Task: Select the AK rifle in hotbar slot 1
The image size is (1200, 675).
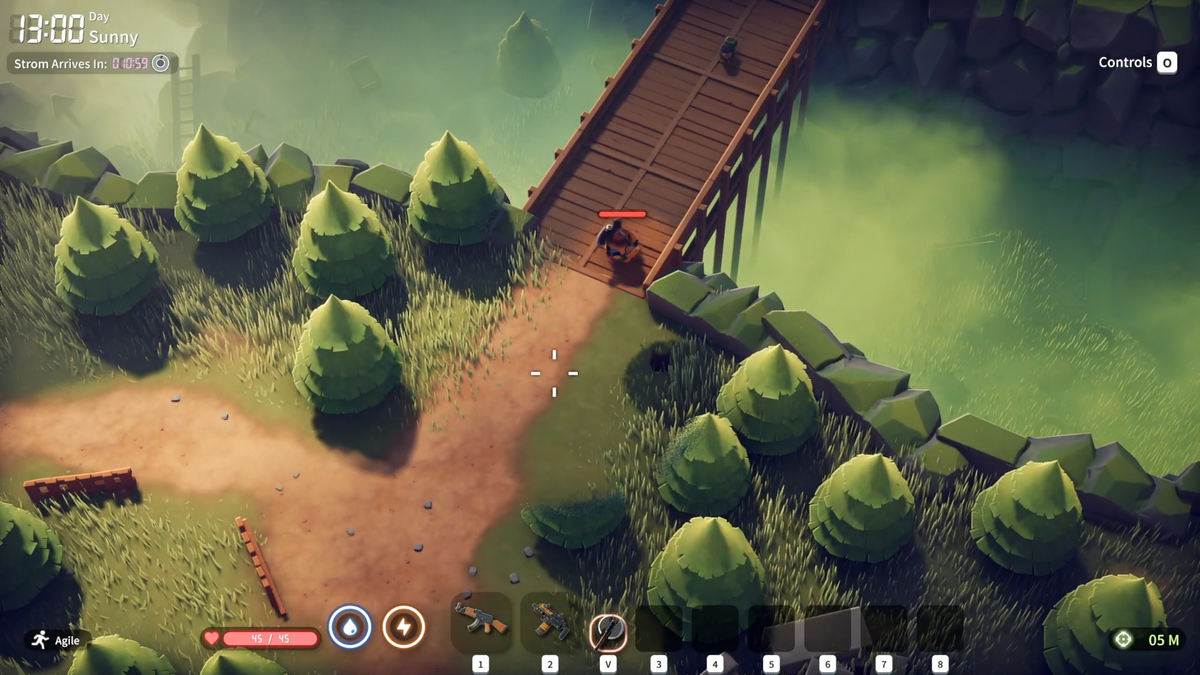Action: tap(481, 623)
